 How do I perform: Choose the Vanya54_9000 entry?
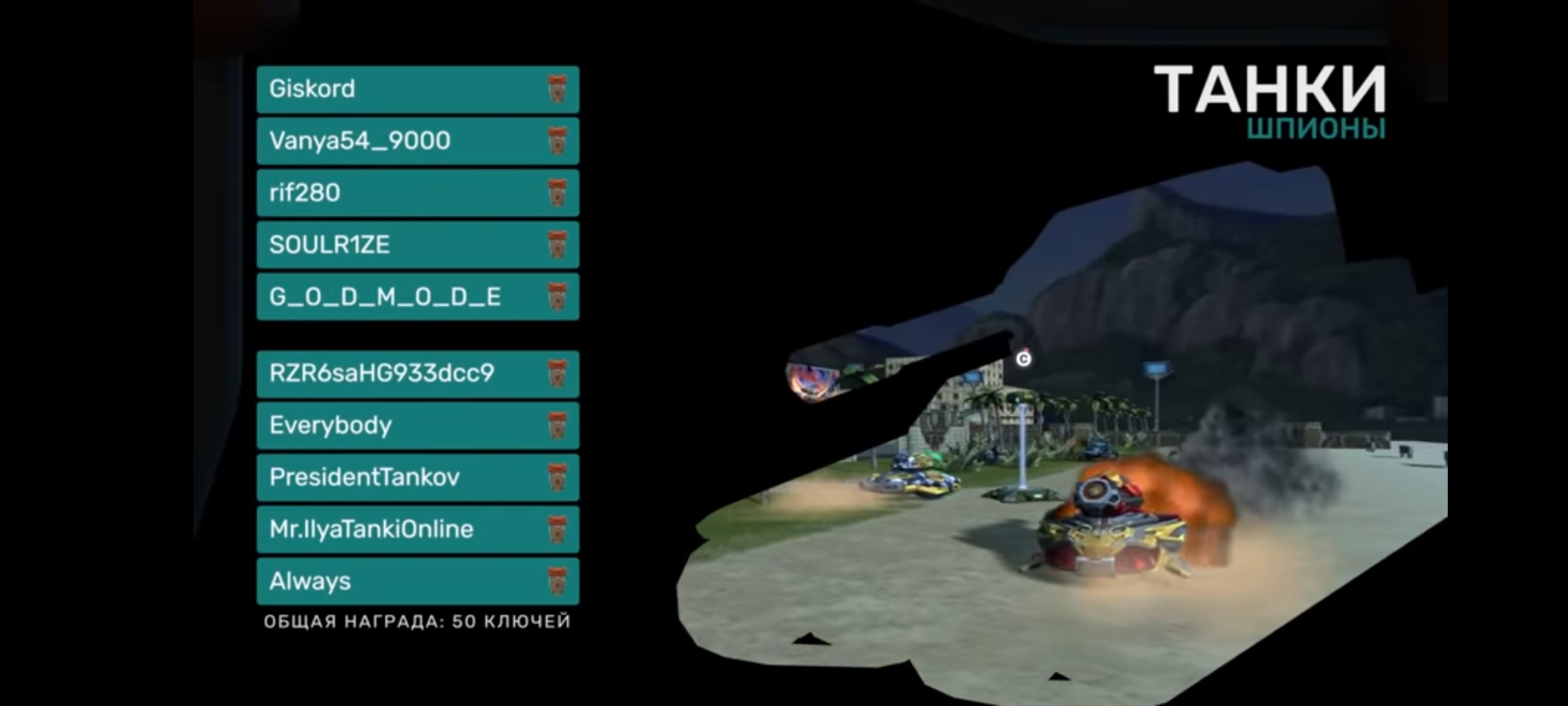(x=417, y=141)
